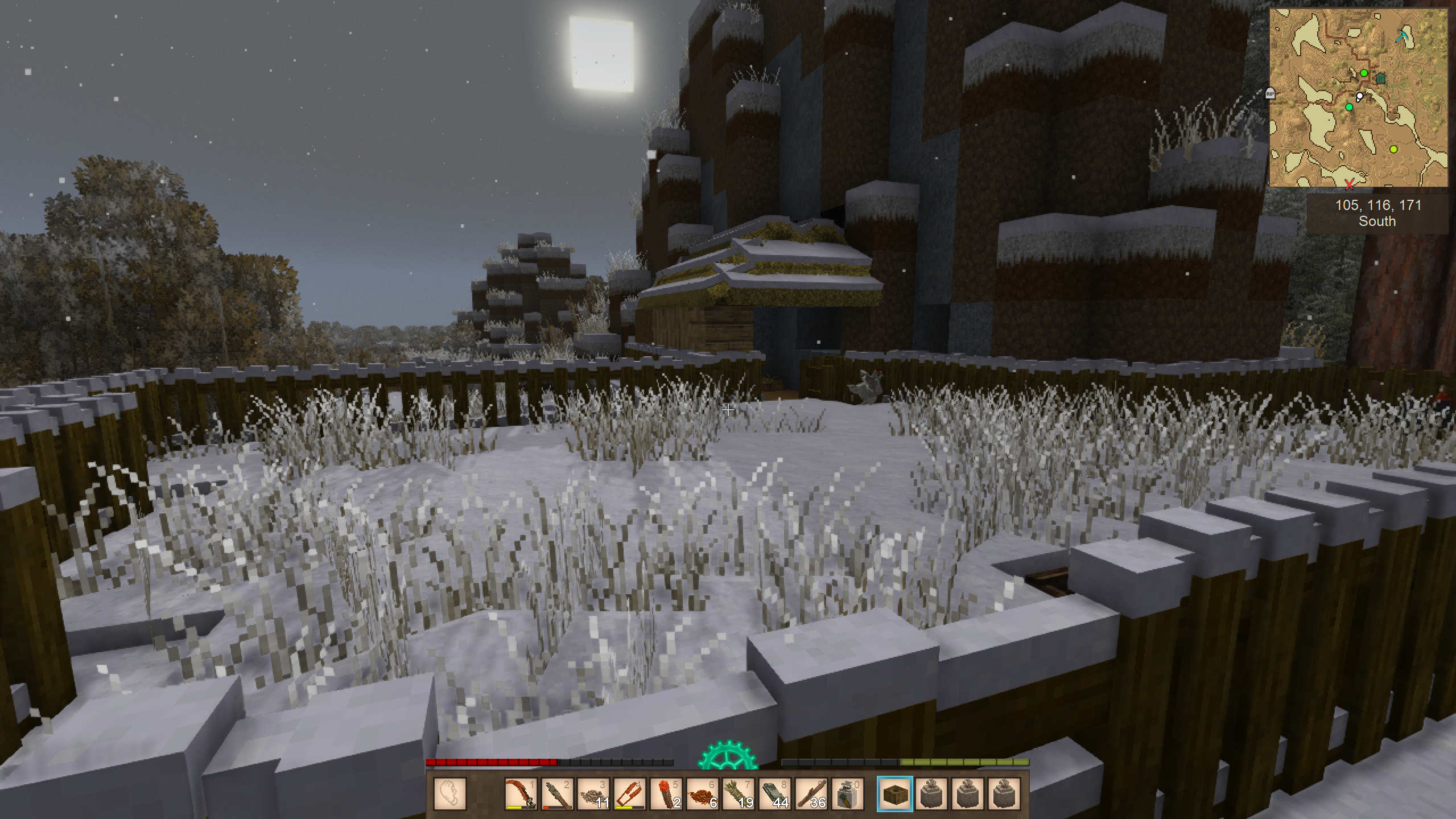Choose the grey stack of 44
The width and height of the screenshot is (1456, 819).
[775, 793]
